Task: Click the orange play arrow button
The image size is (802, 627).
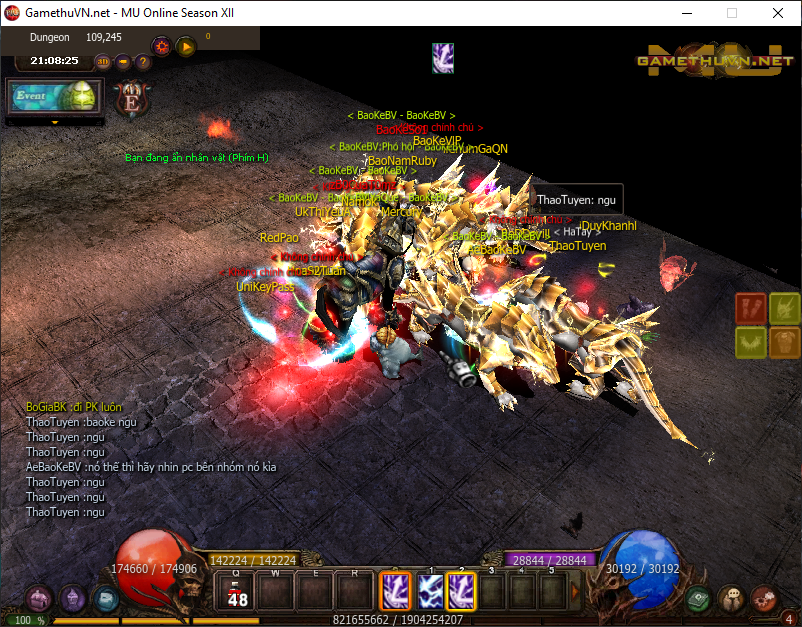Action: click(x=186, y=46)
